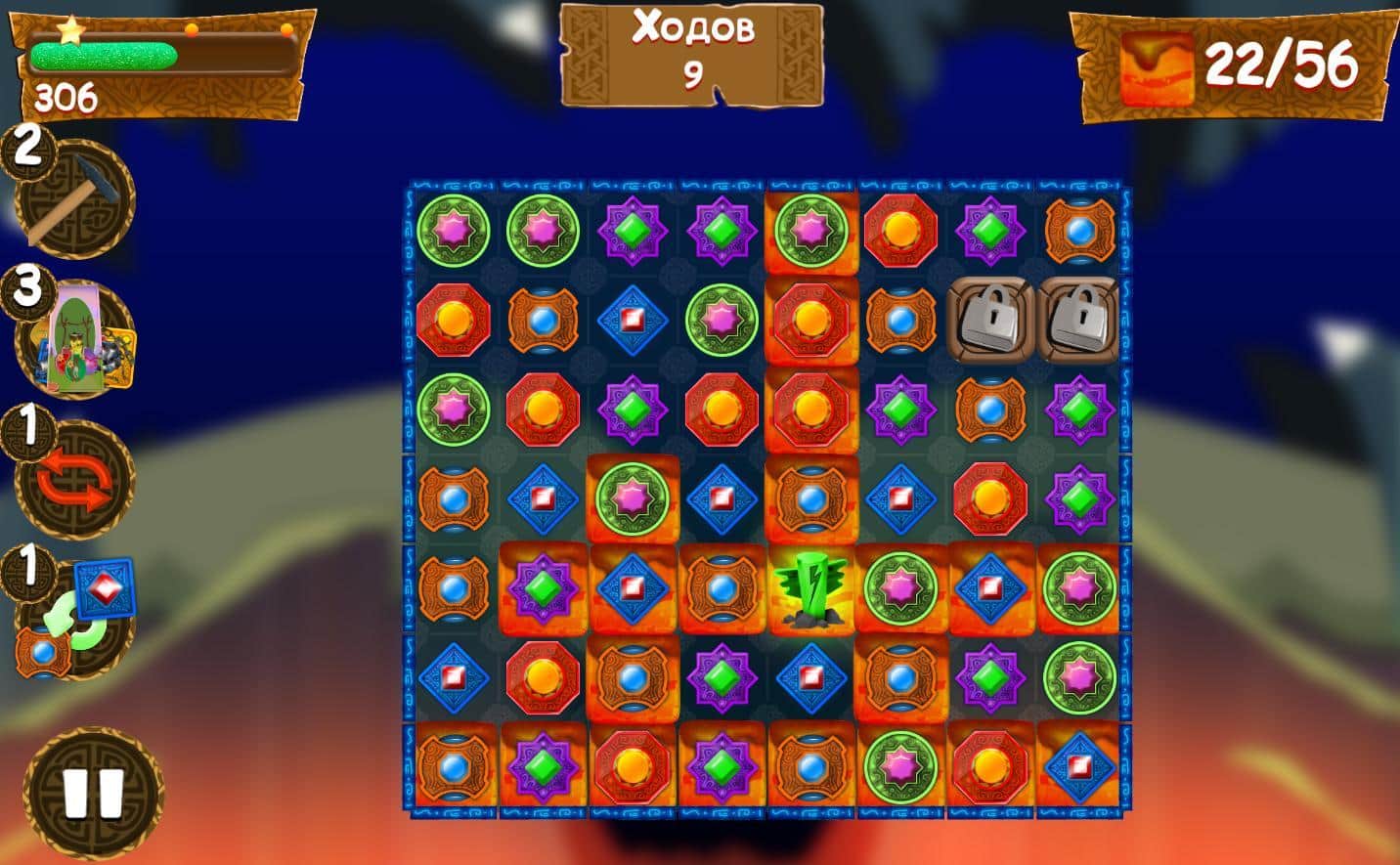The image size is (1400, 865).
Task: Pause the game
Action: pos(93,792)
